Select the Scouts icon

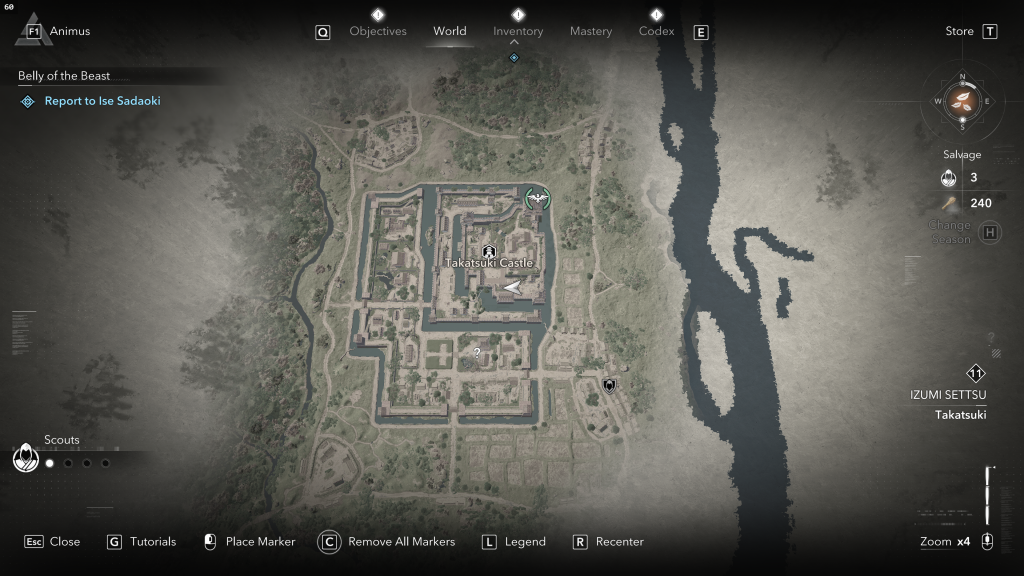[25, 458]
